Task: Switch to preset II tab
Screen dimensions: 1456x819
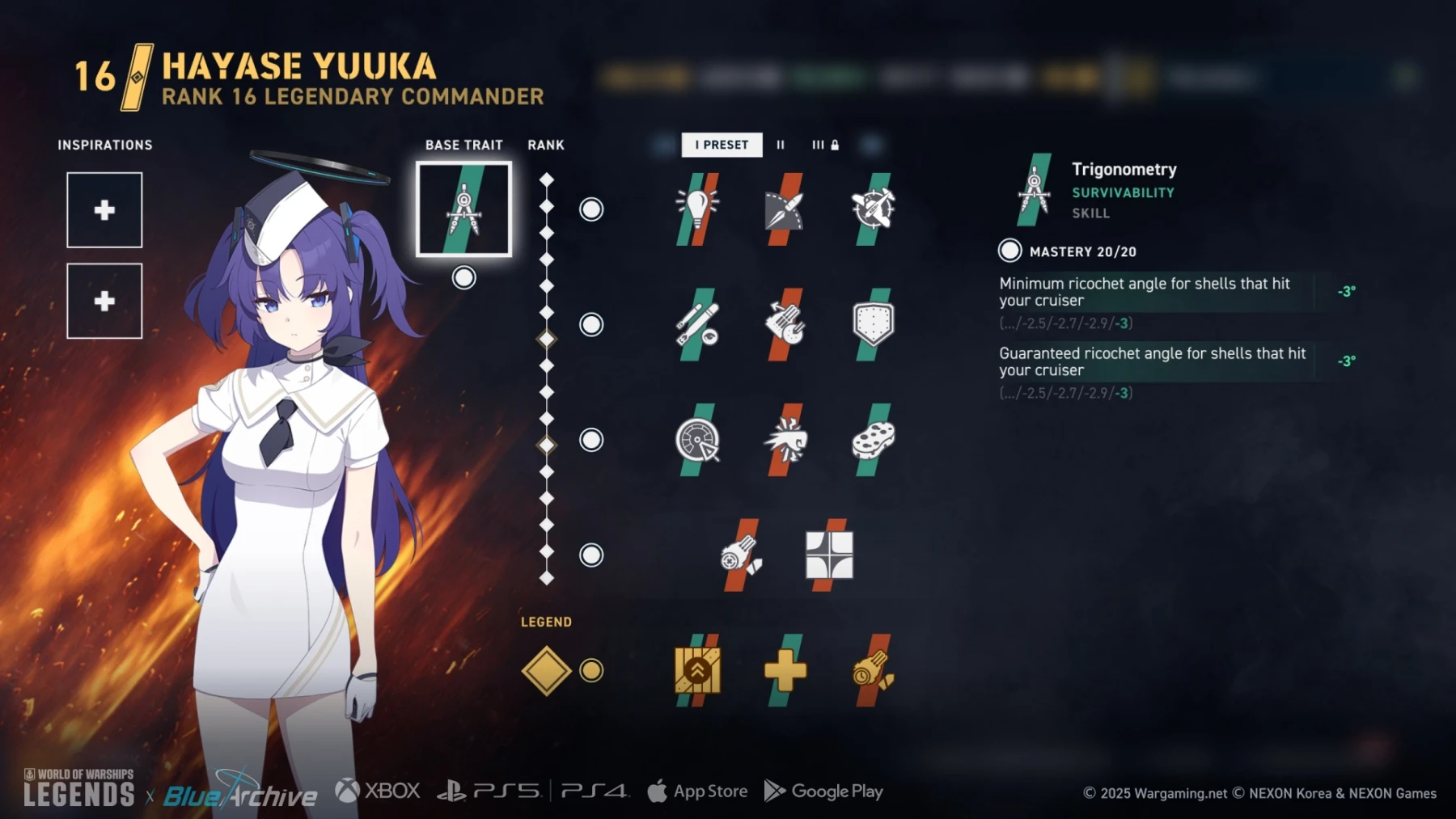Action: tap(781, 146)
